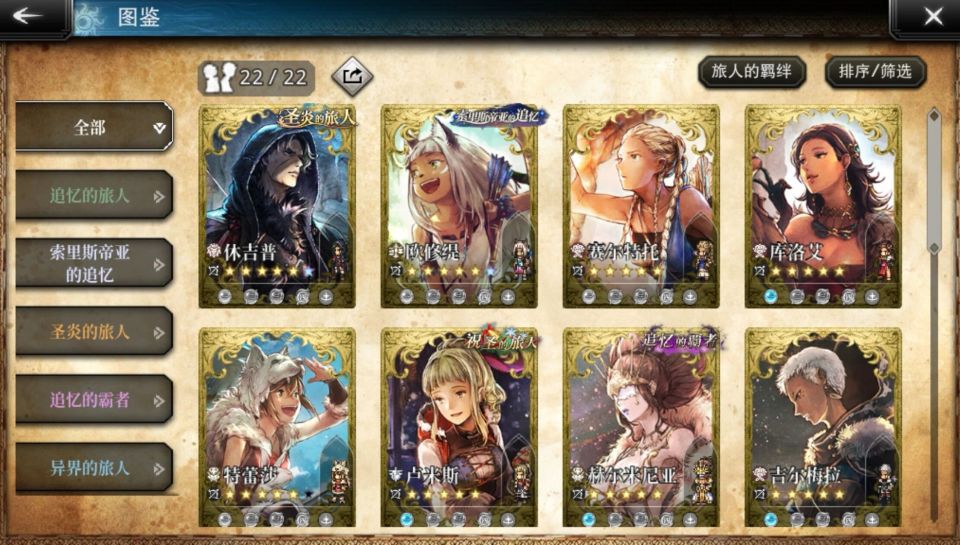View the 欧修缇 character card

tap(459, 205)
